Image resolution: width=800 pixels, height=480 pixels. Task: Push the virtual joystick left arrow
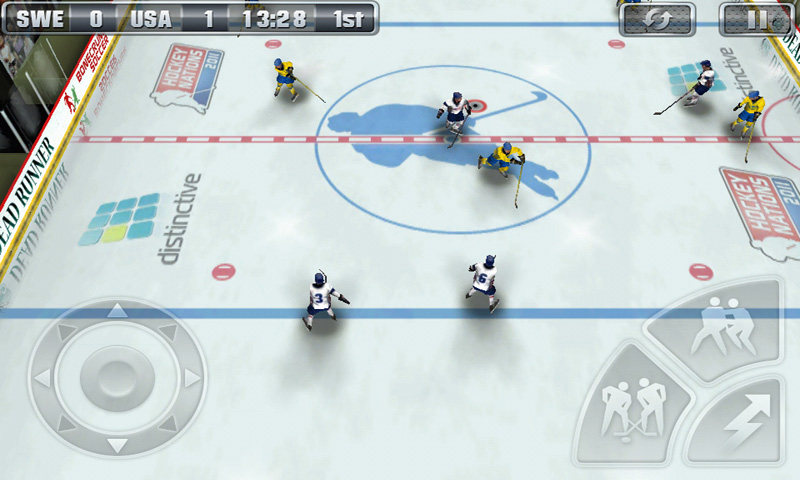42,378
